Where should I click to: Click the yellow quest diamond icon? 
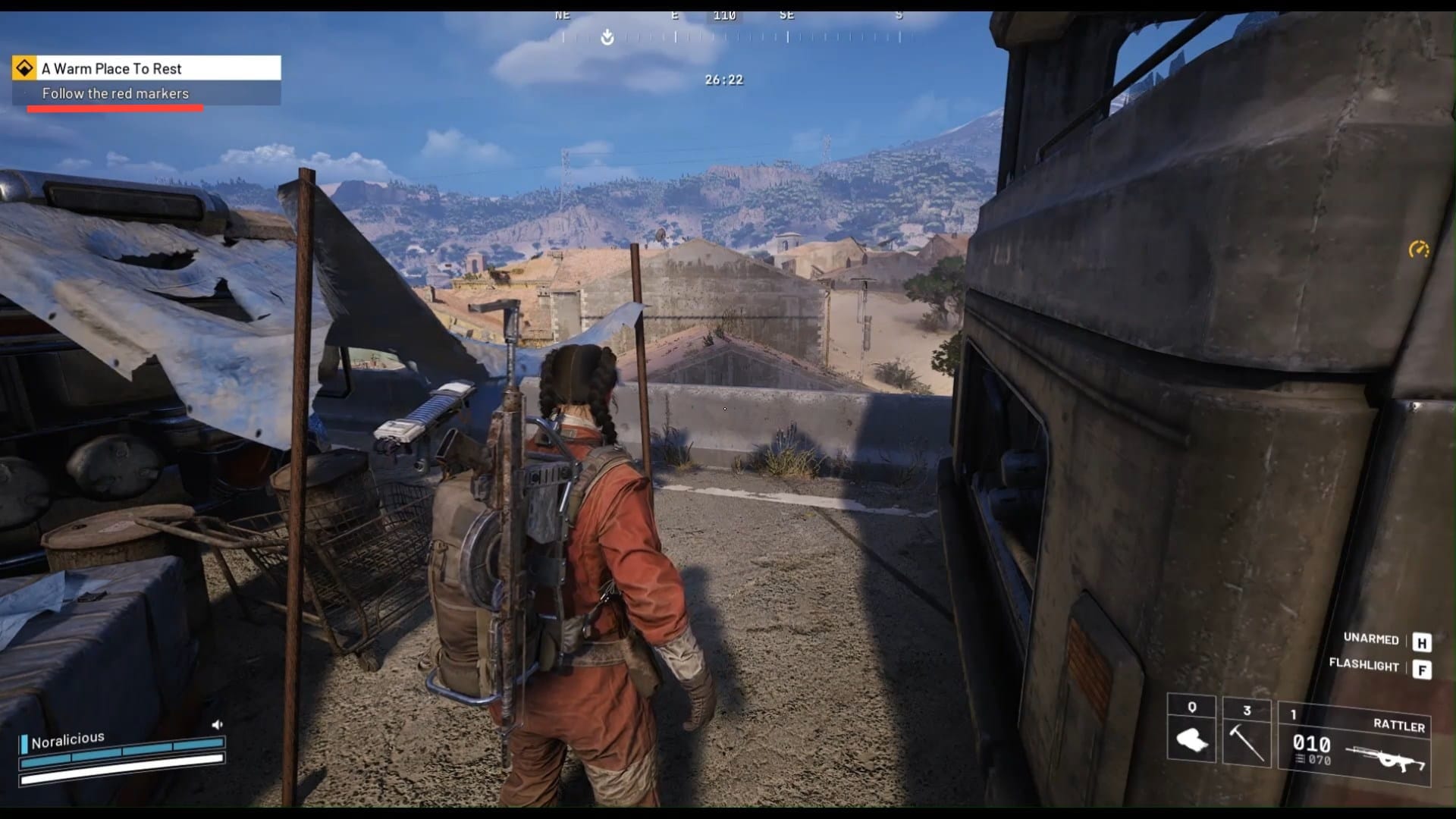pyautogui.click(x=25, y=68)
